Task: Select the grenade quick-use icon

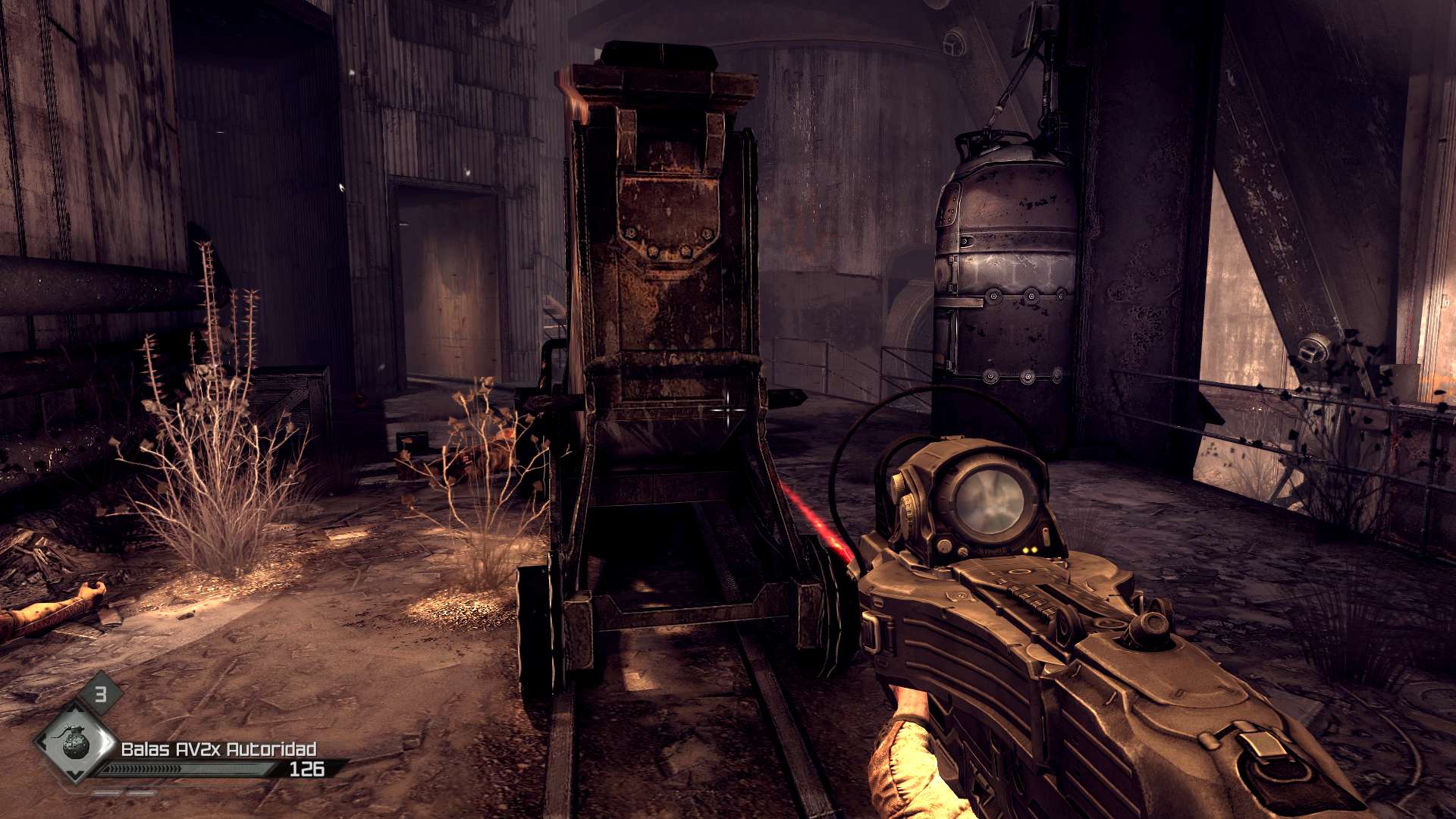Action: (x=75, y=743)
